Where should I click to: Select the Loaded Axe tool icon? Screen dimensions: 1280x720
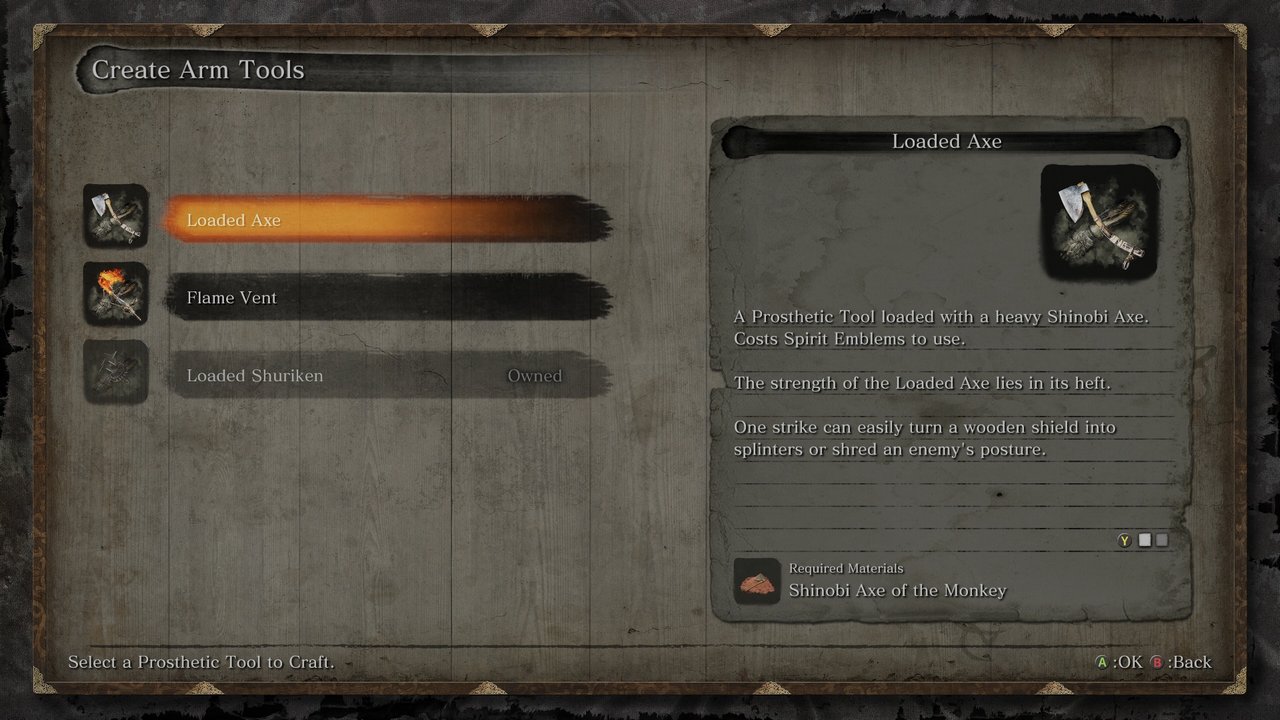[x=116, y=217]
